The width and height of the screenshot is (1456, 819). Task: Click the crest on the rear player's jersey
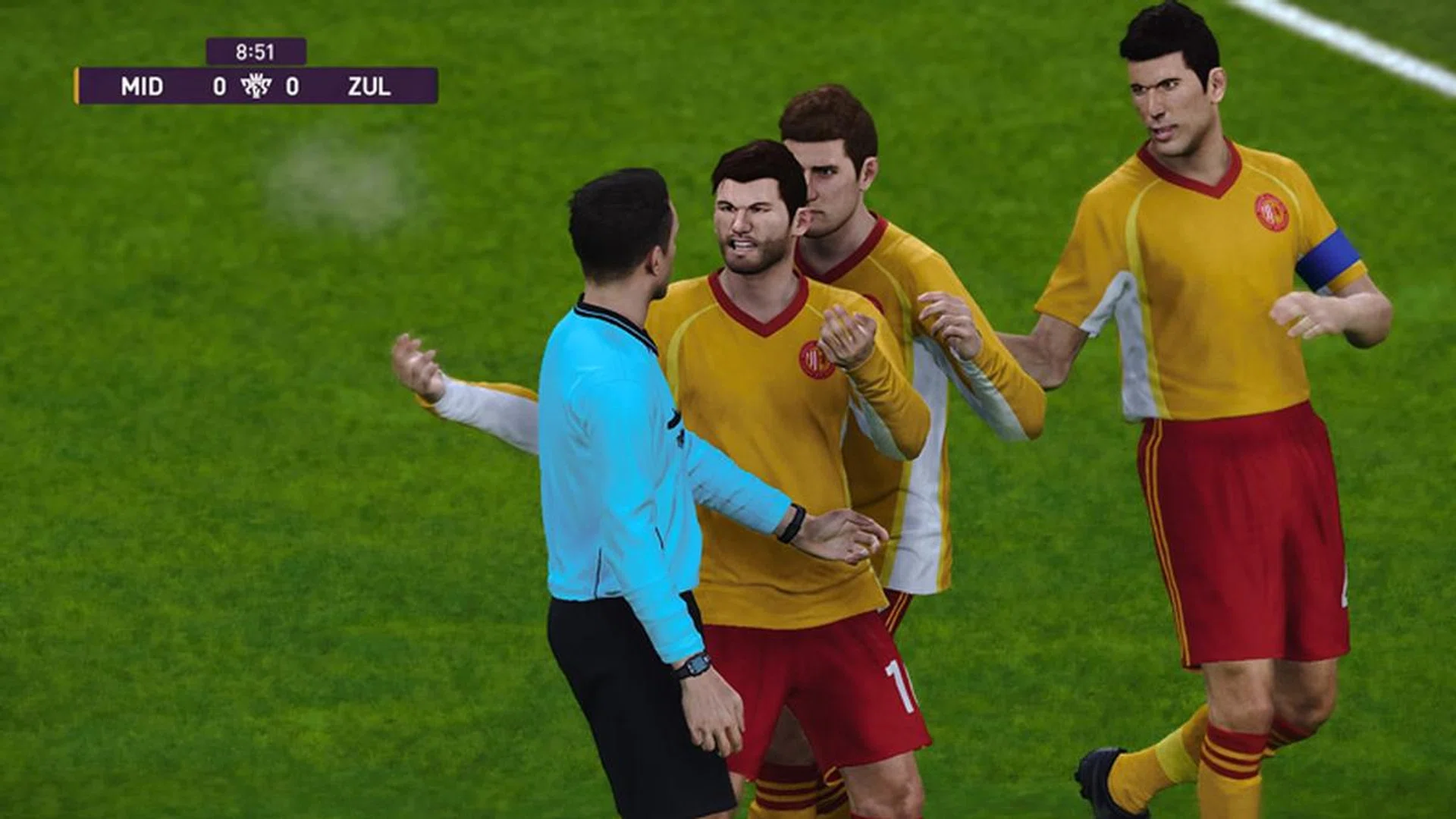tap(872, 302)
